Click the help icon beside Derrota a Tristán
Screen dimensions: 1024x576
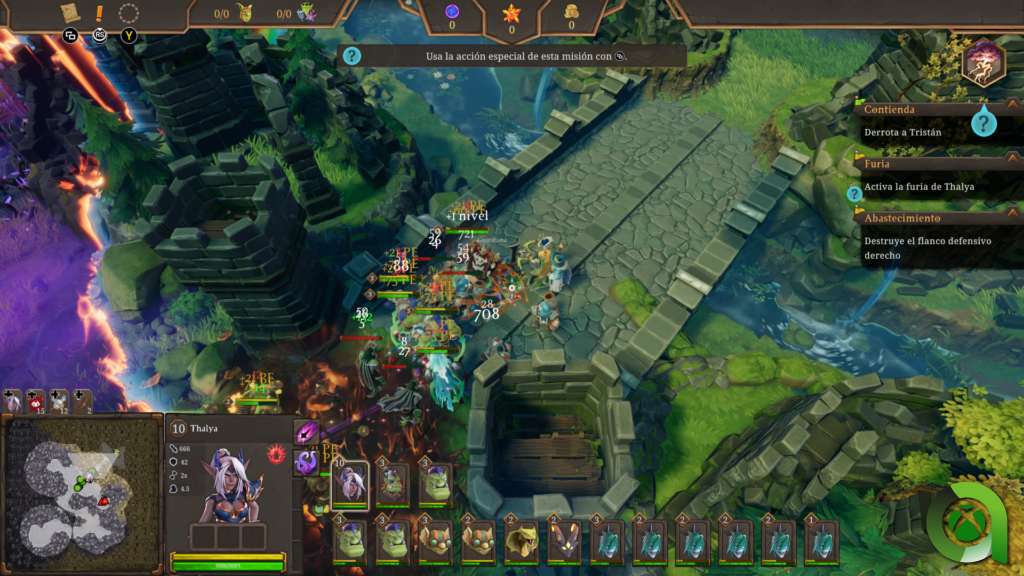(x=985, y=123)
